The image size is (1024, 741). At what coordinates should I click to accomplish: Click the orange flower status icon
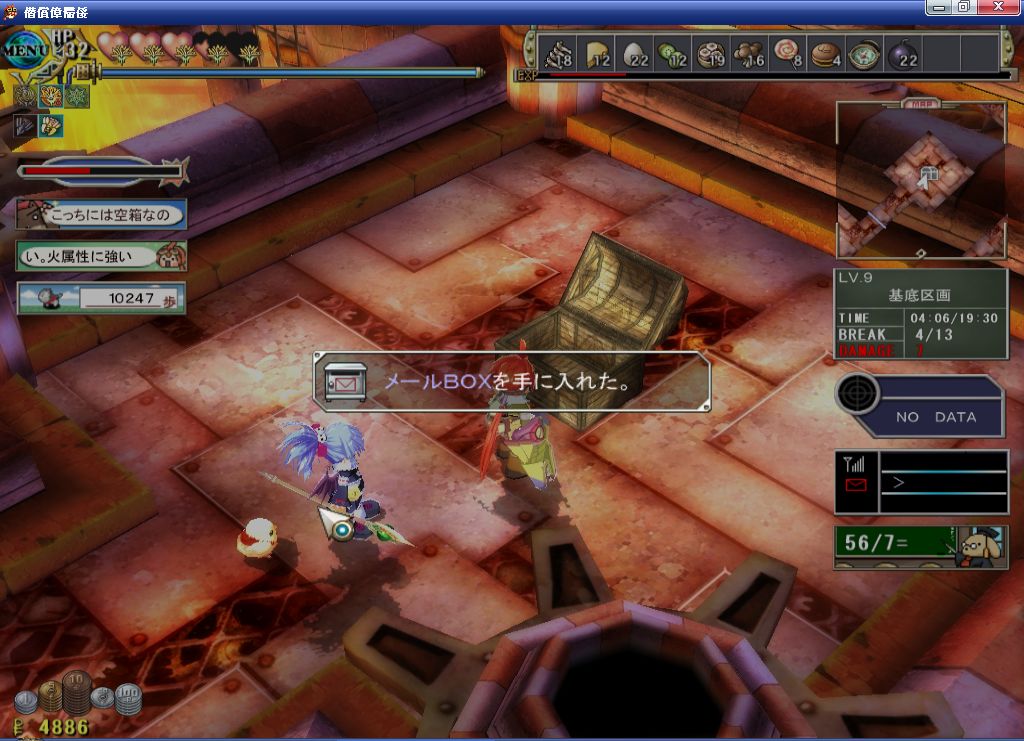49,97
